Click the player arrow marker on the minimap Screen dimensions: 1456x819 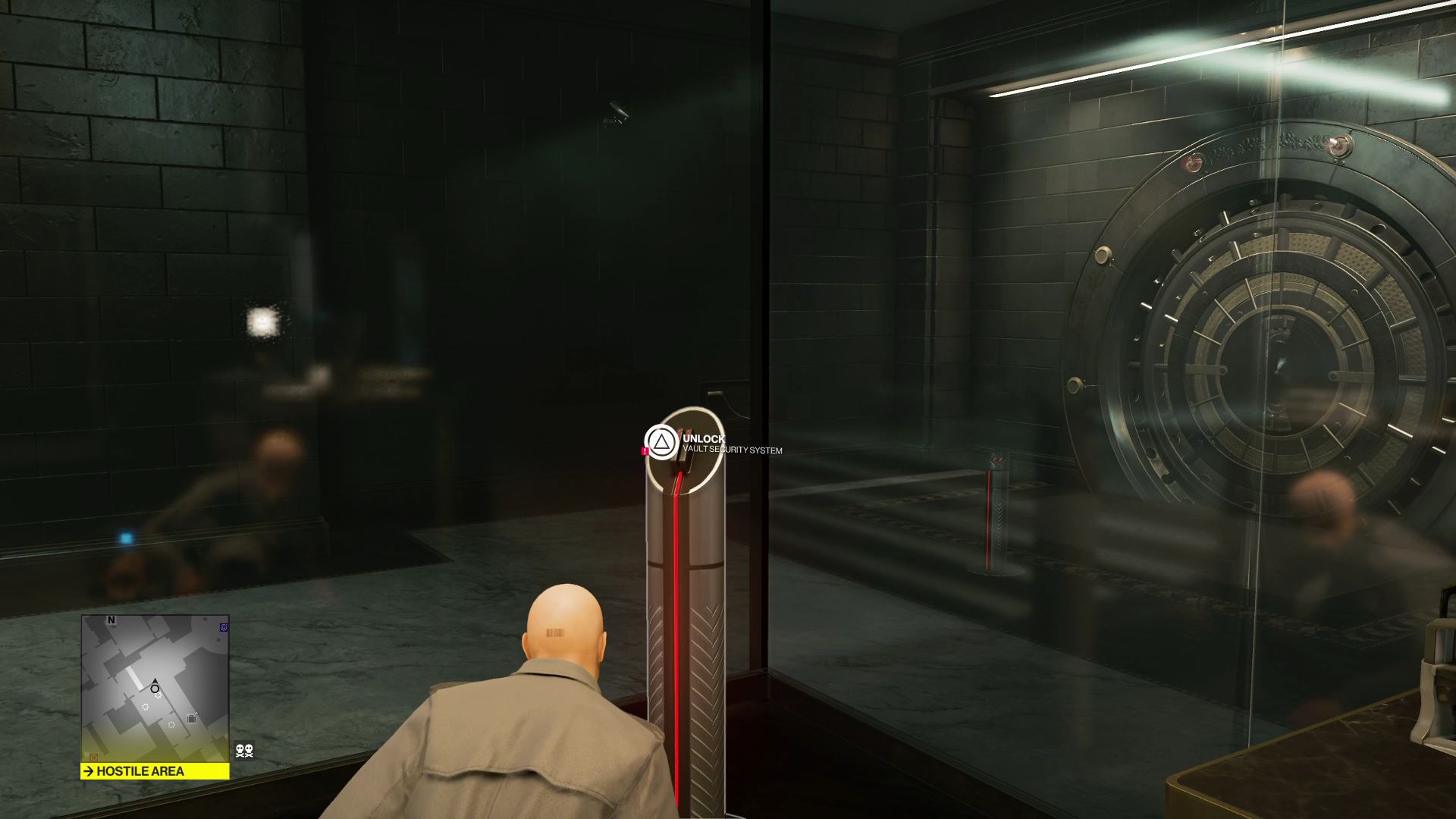coord(155,682)
